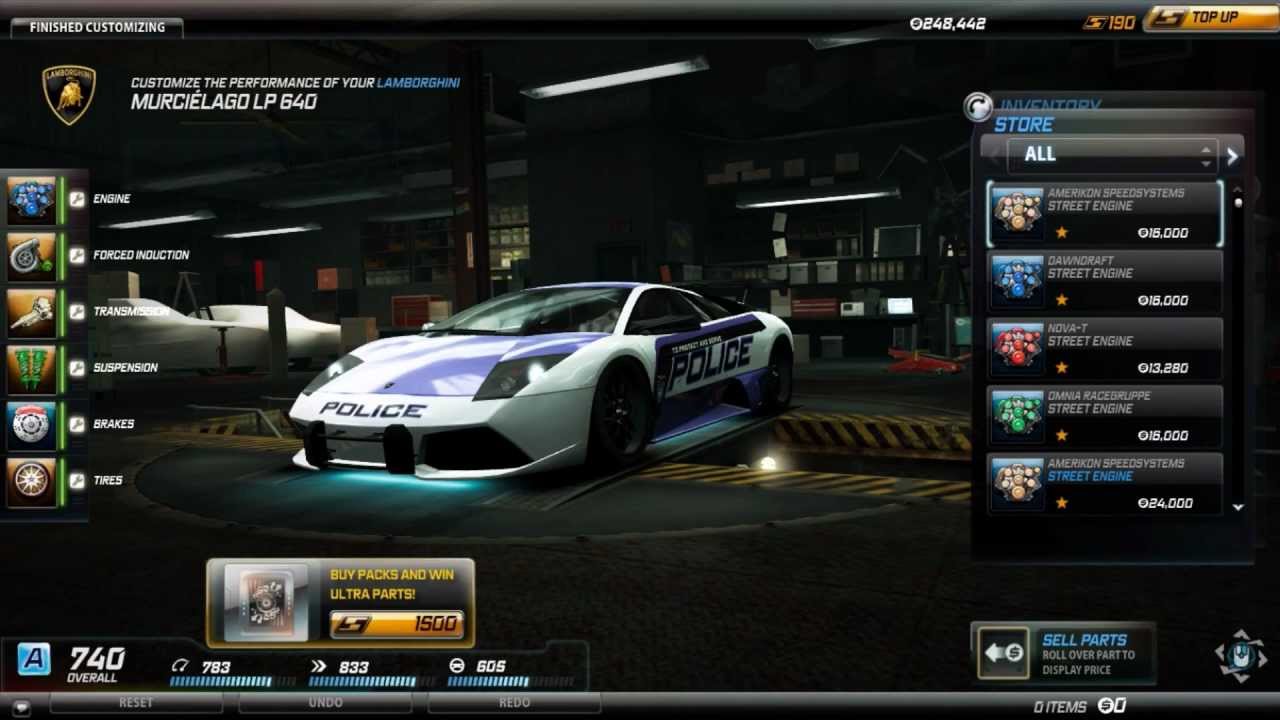Click the Sell Parts button
The height and width of the screenshot is (720, 1280).
point(1062,653)
